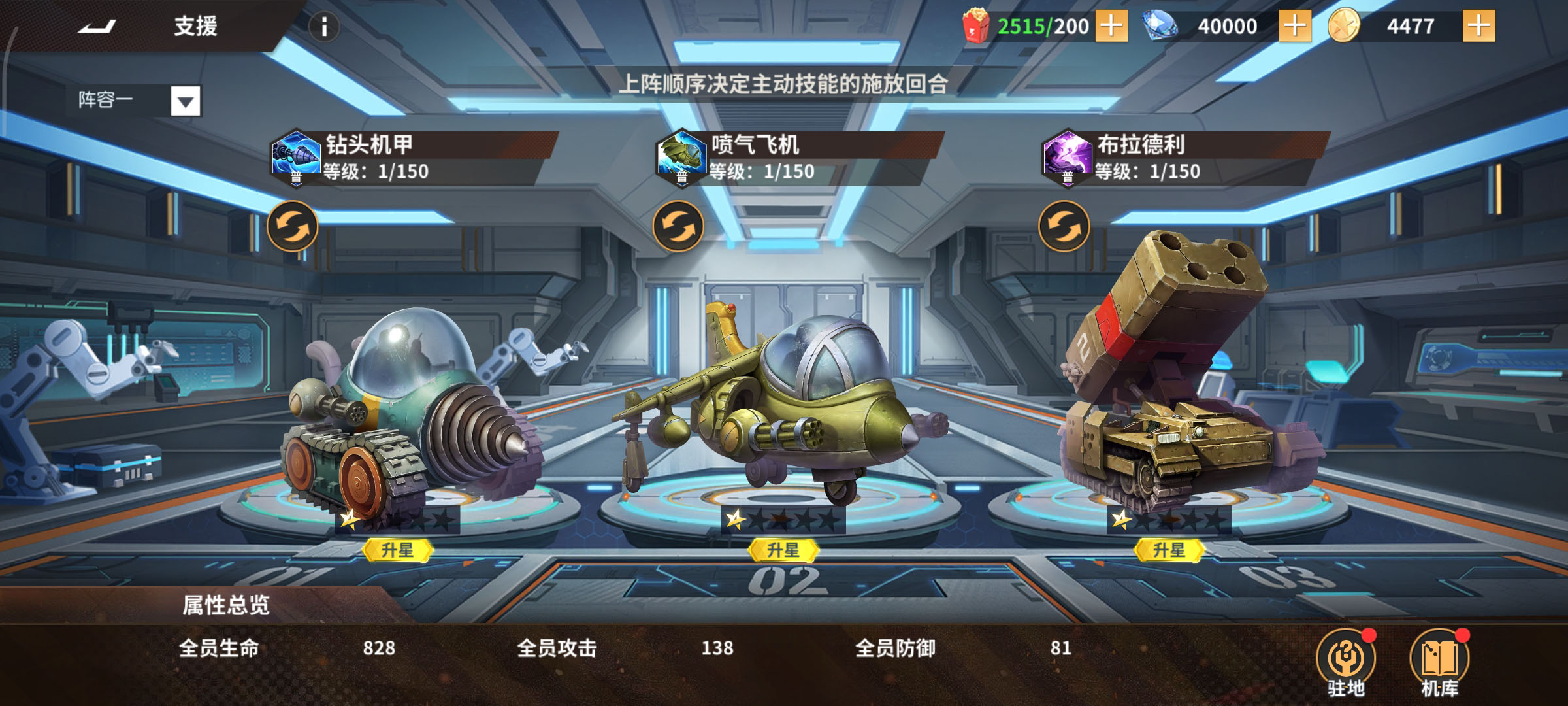This screenshot has width=1568, height=706.
Task: Upgrade star of the drill mech
Action: [x=397, y=550]
